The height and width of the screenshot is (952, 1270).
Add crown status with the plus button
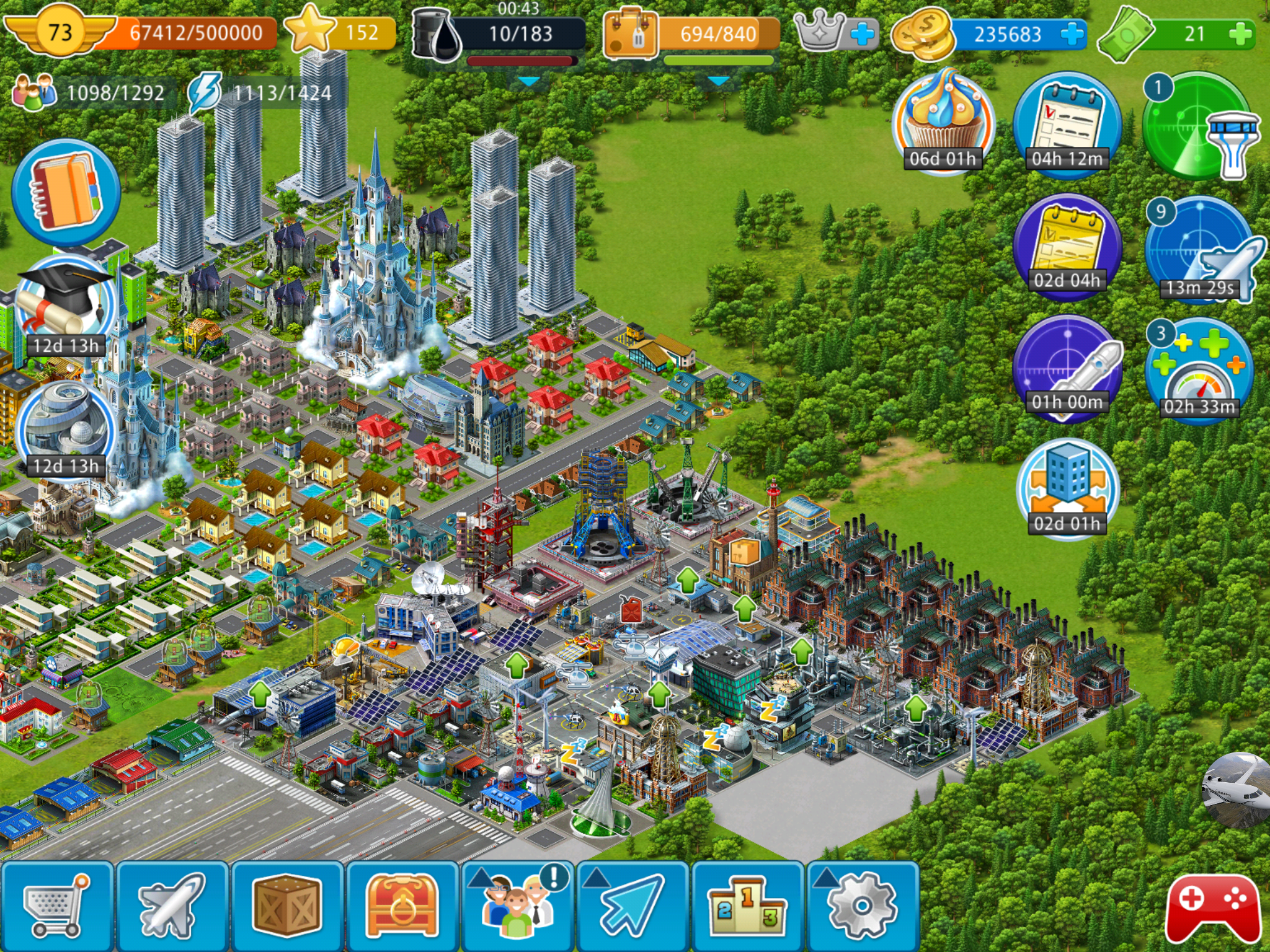click(862, 34)
